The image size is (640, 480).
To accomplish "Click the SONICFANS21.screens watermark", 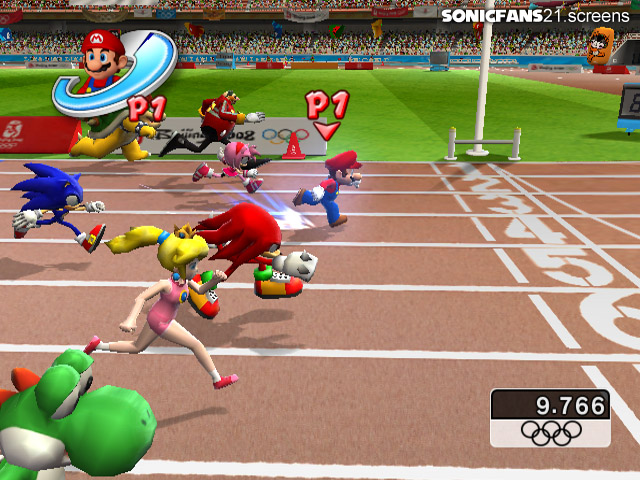I will coord(538,16).
